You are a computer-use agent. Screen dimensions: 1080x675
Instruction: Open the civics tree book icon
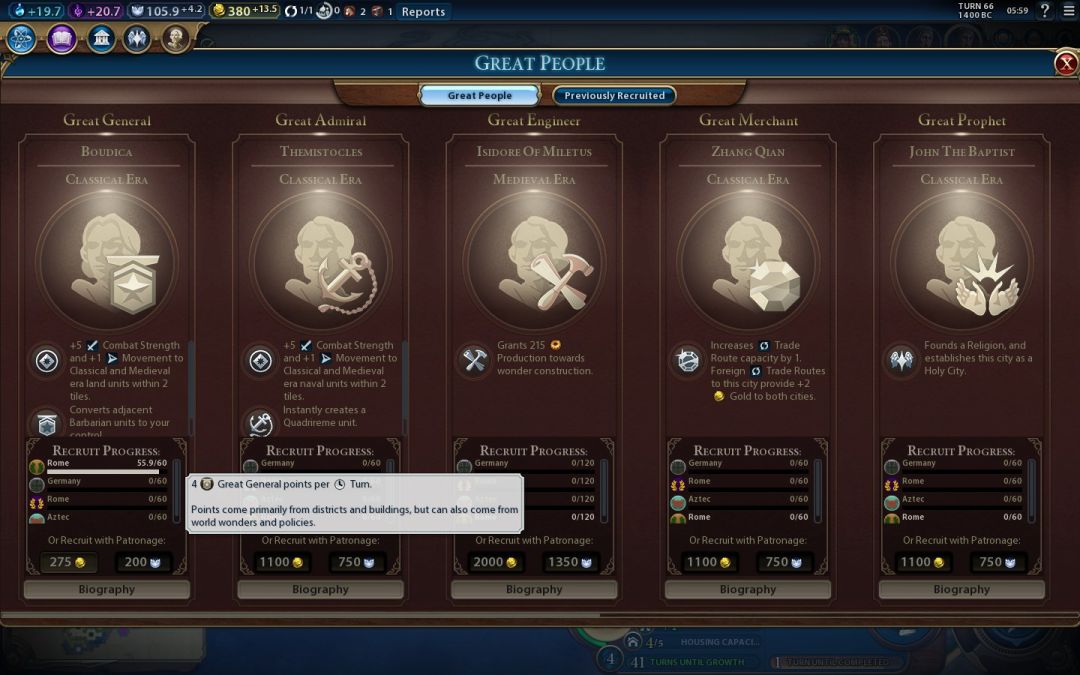click(61, 39)
